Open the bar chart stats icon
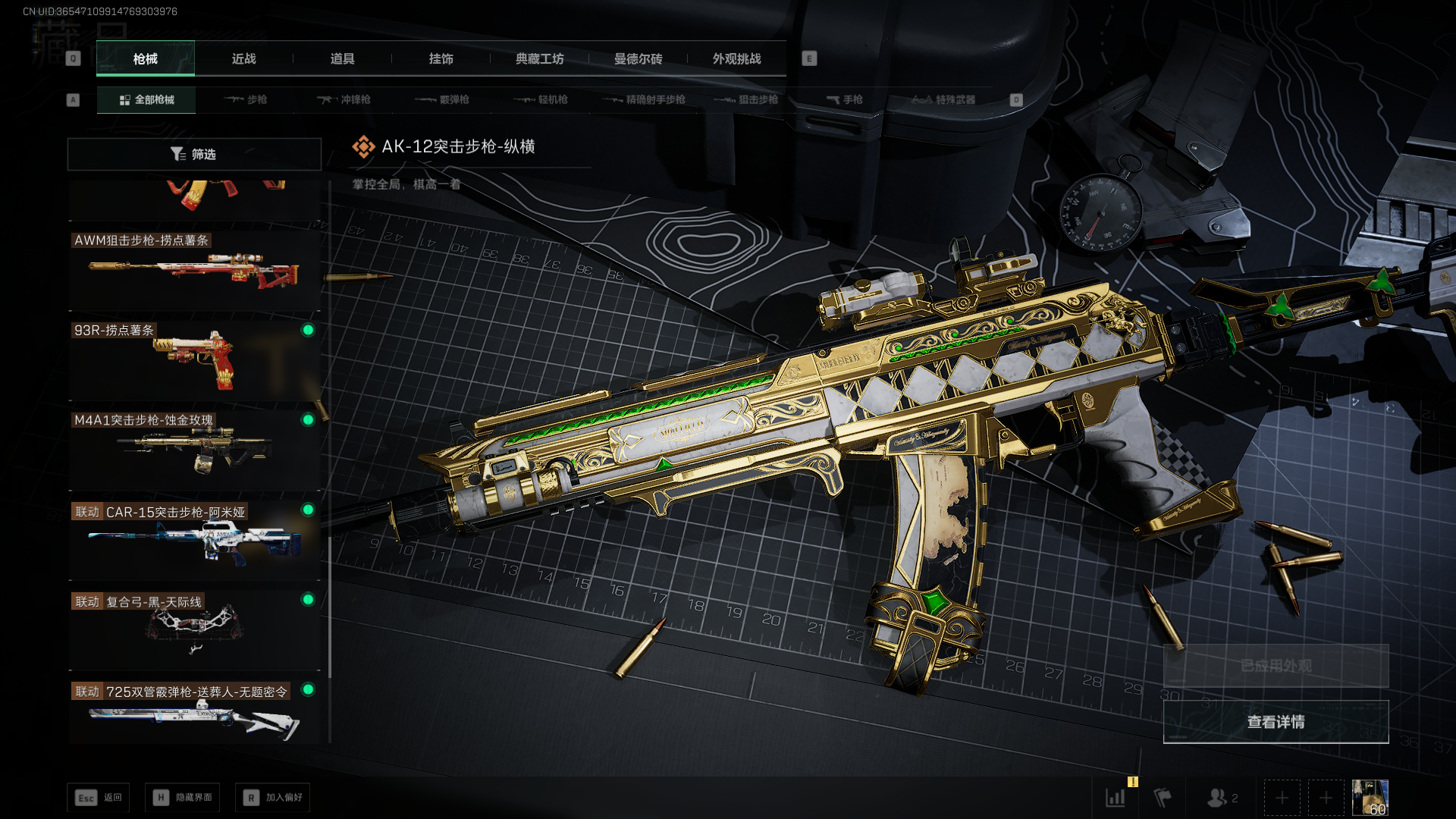 [x=1116, y=798]
